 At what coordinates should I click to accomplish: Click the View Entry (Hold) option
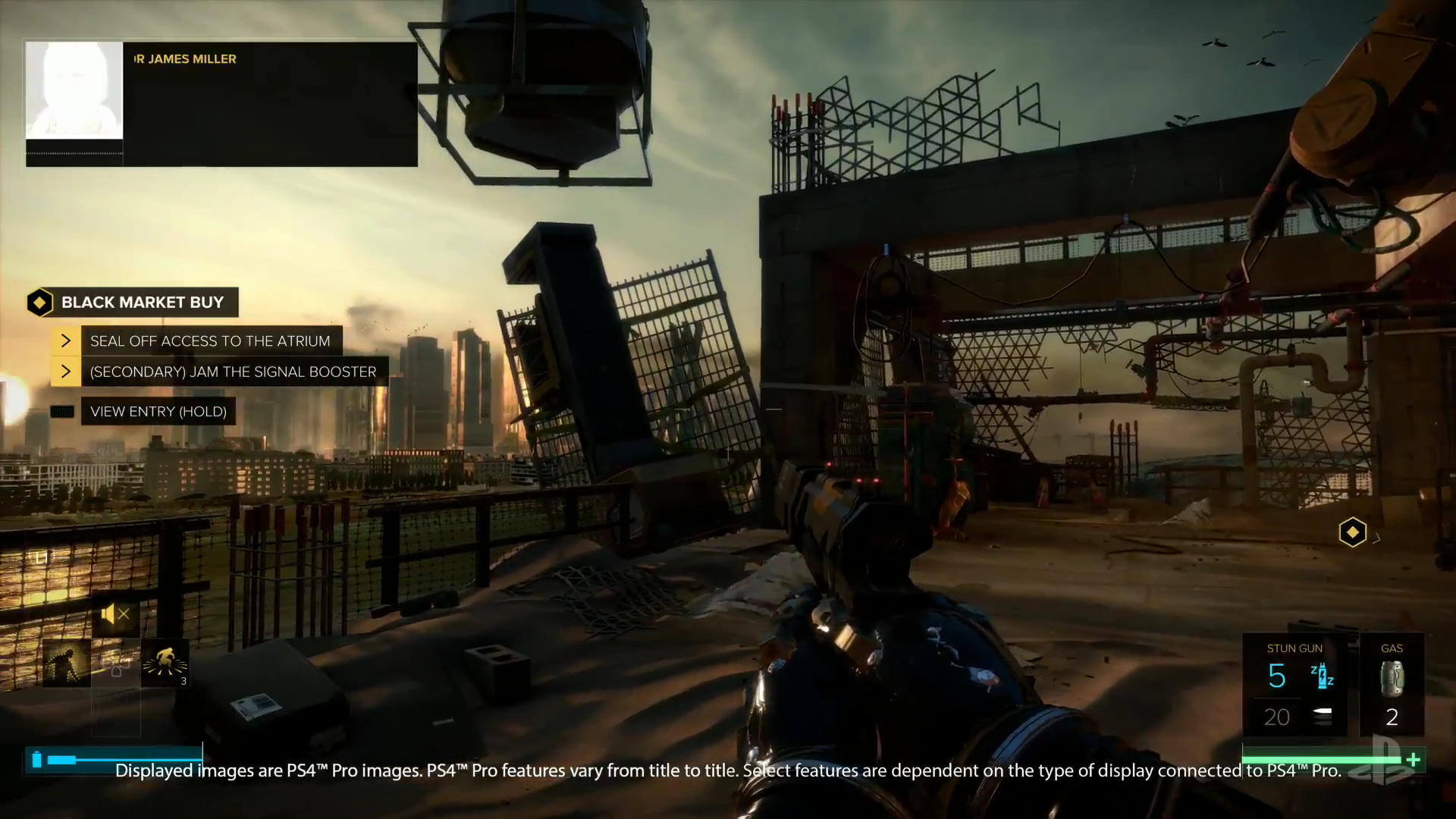(x=158, y=412)
